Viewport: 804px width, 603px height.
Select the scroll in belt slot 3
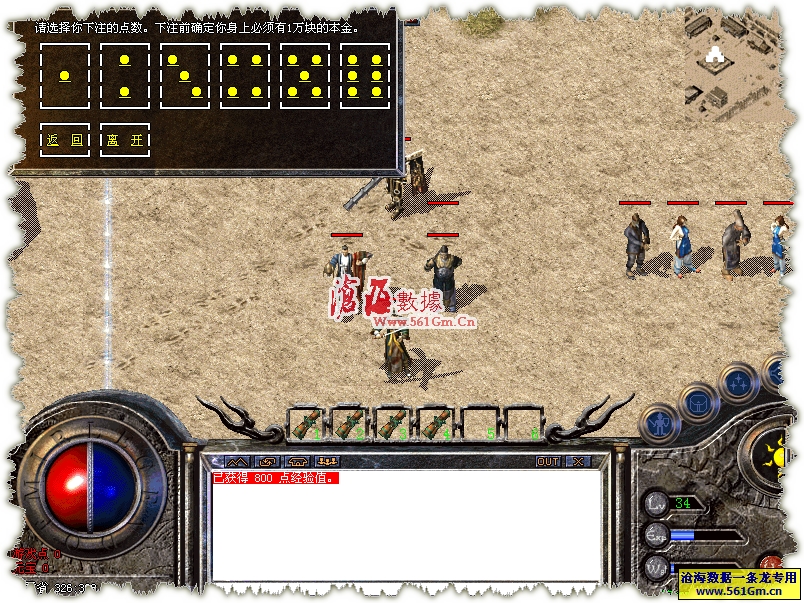(393, 422)
